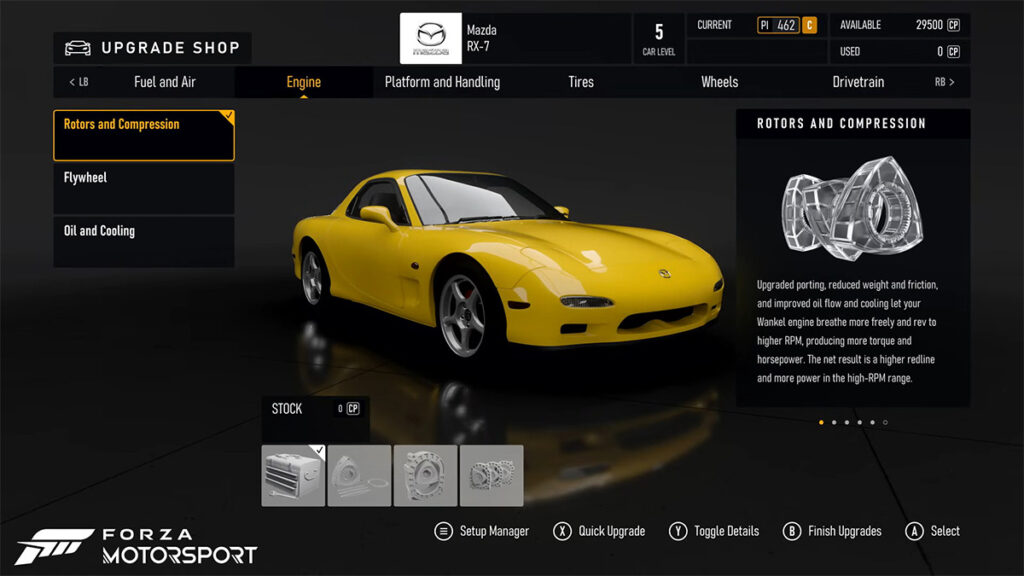
Task: Toggle Details view
Action: point(715,531)
